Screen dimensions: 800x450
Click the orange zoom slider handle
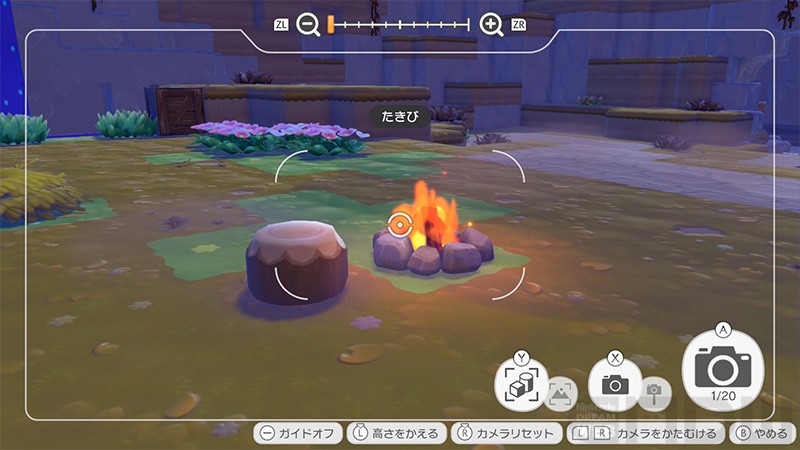(x=330, y=25)
